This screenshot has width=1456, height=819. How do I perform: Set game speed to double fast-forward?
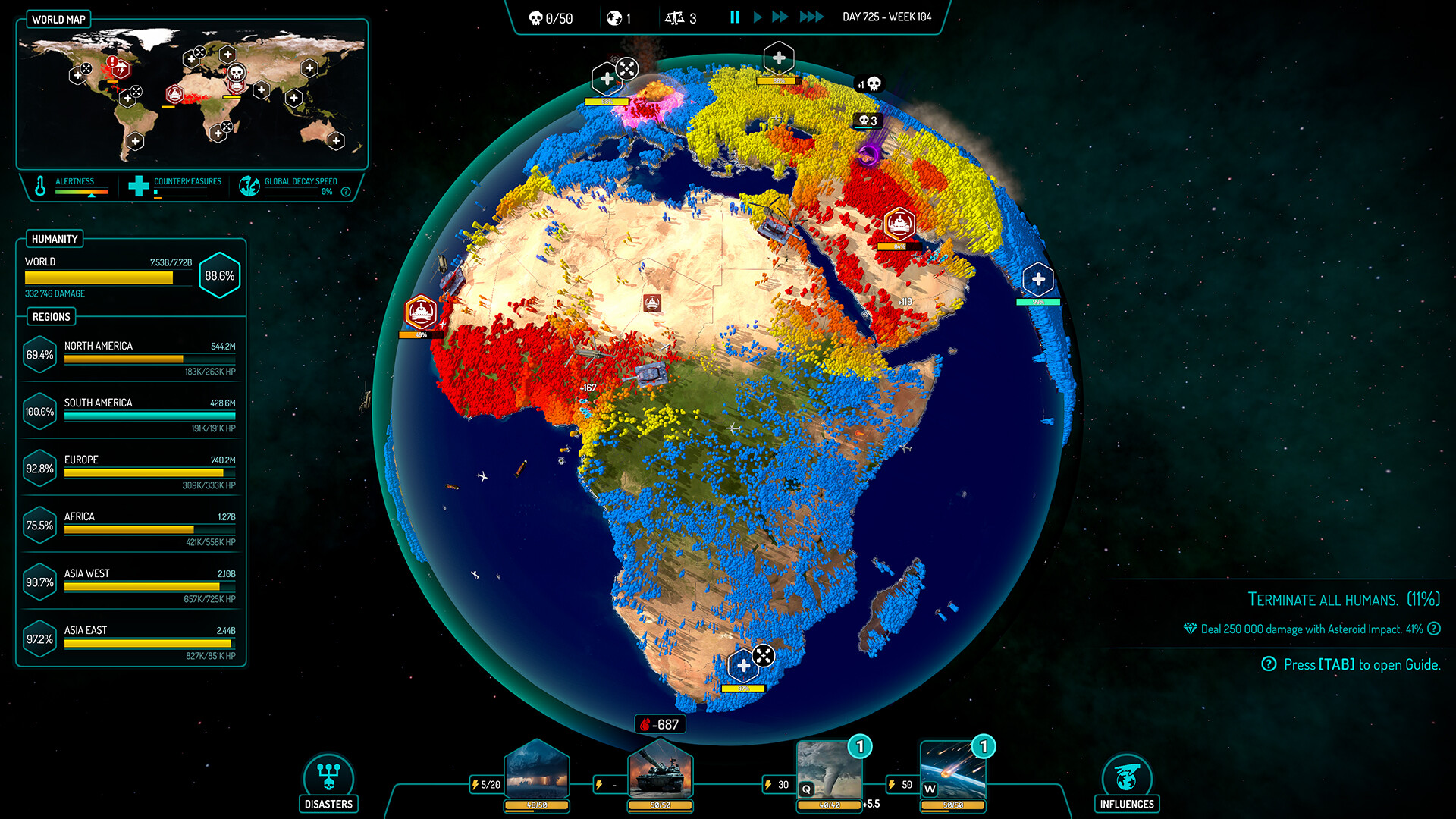tap(780, 17)
